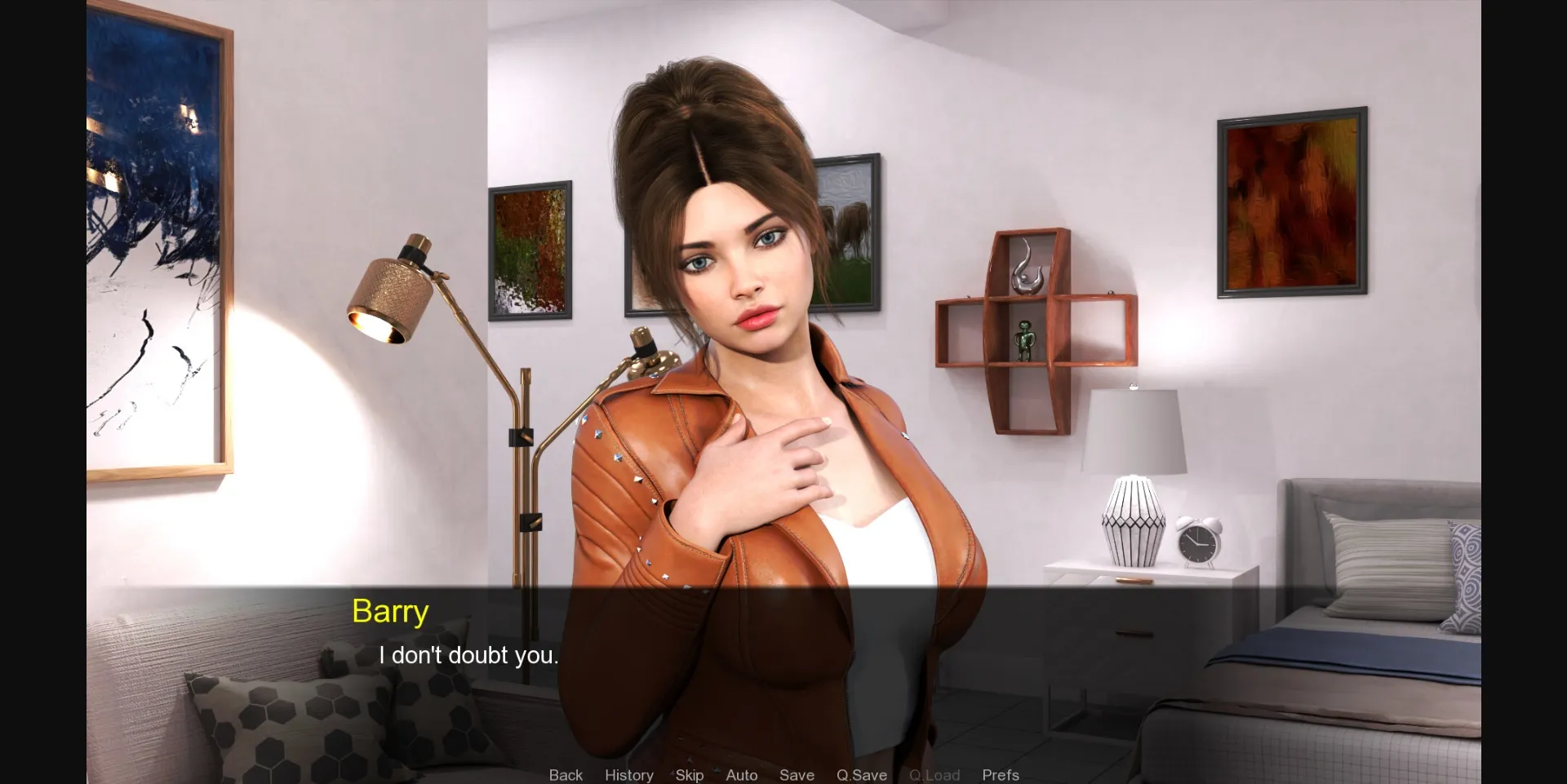
Task: Click the Prefs label in the quick menu
Action: [x=1000, y=775]
